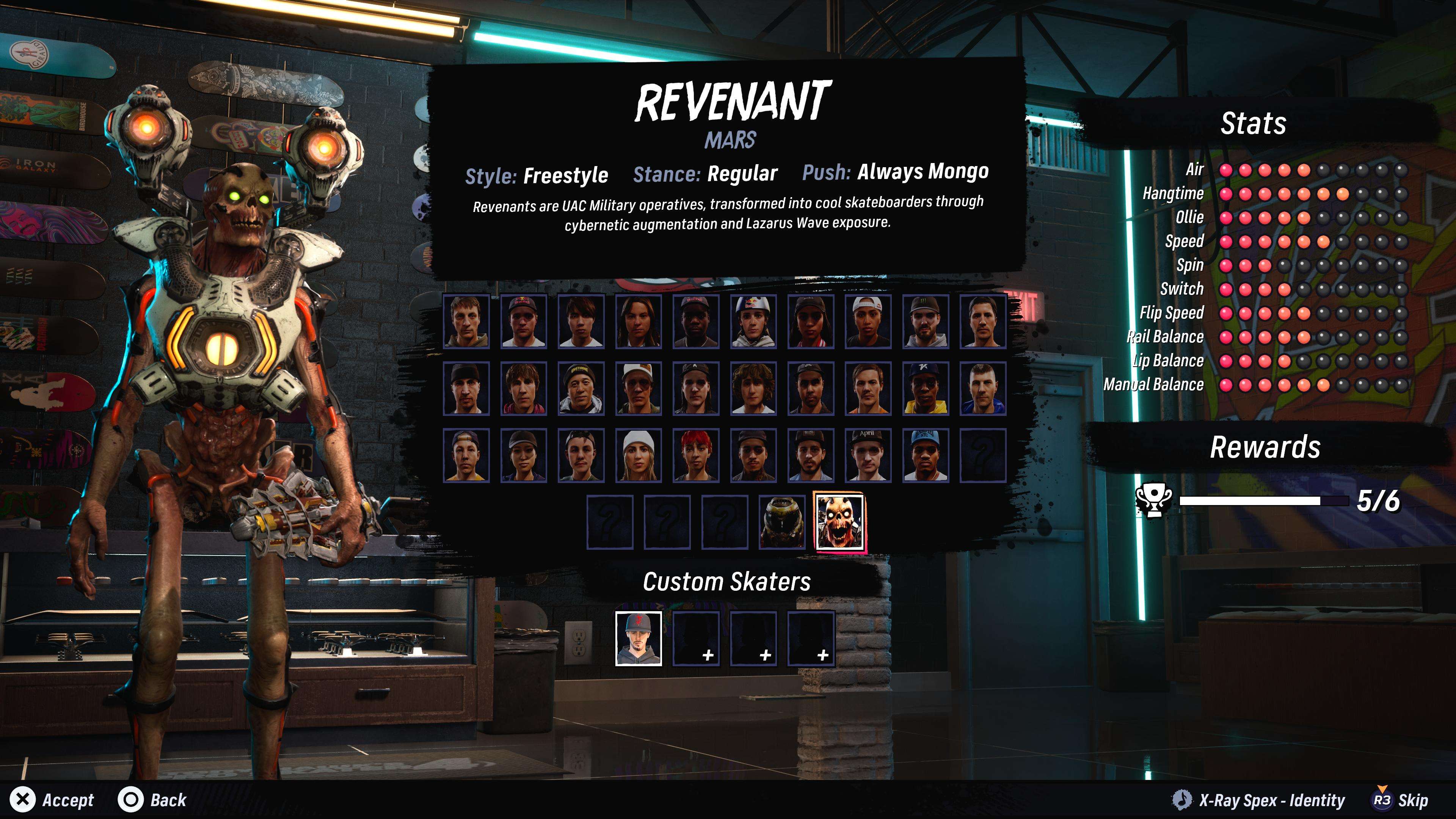1456x819 pixels.
Task: Pick the skater wearing the April cap
Action: click(868, 455)
